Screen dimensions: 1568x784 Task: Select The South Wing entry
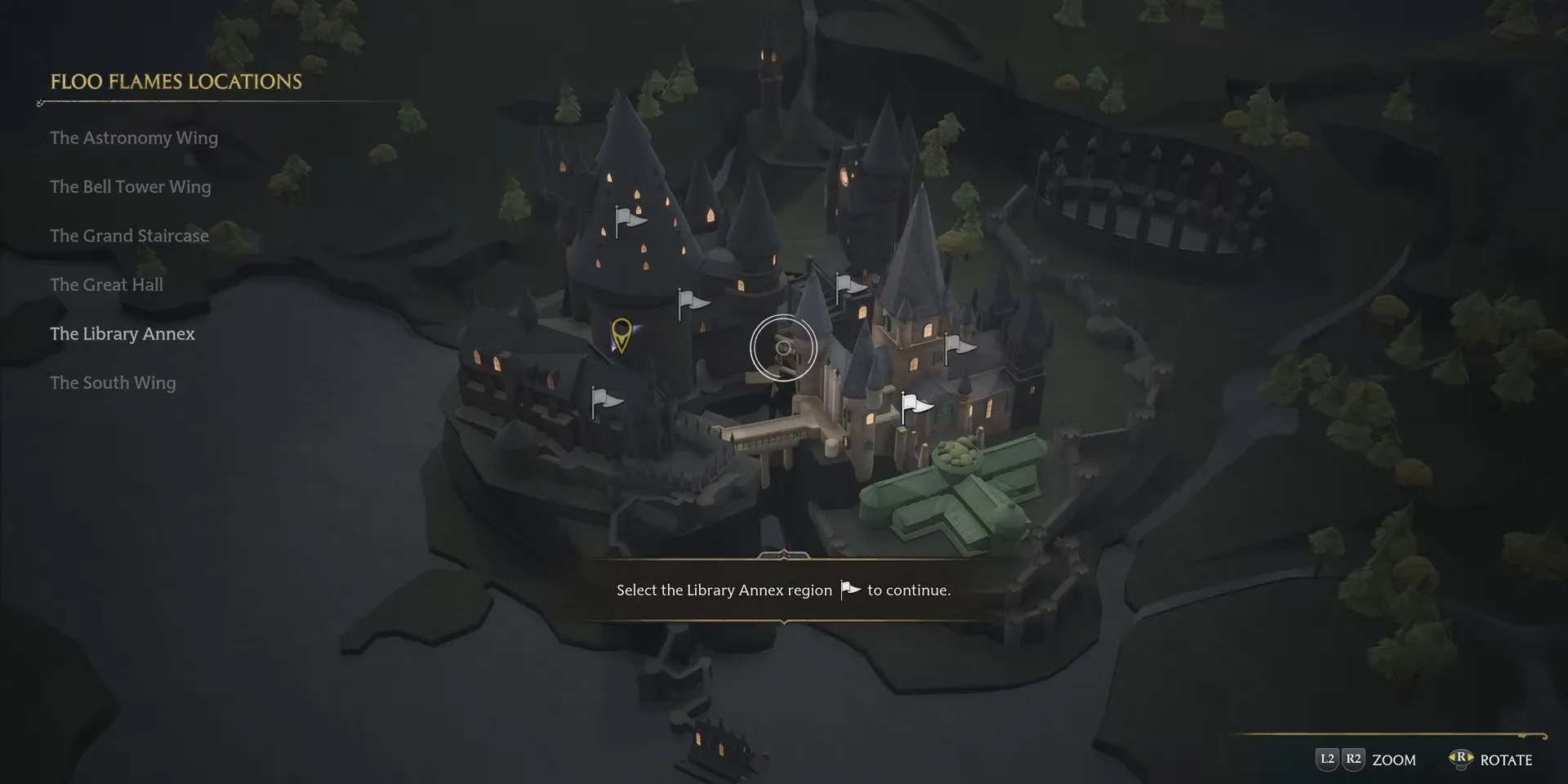tap(113, 383)
